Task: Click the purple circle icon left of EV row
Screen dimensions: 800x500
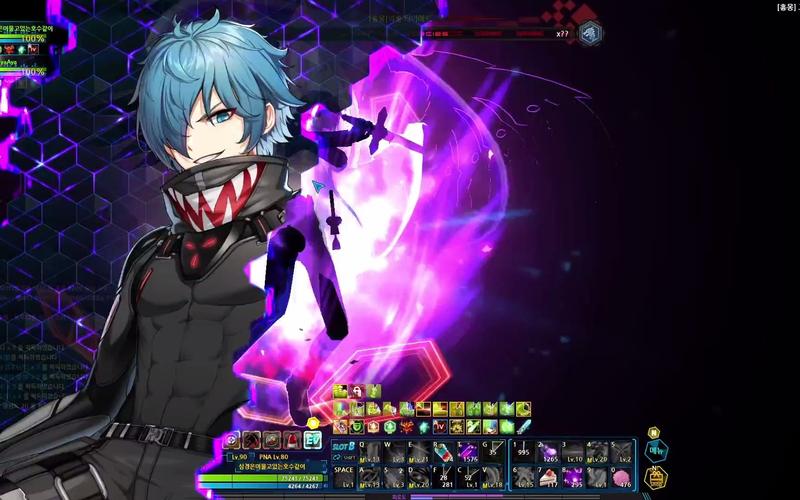Action: point(232,440)
